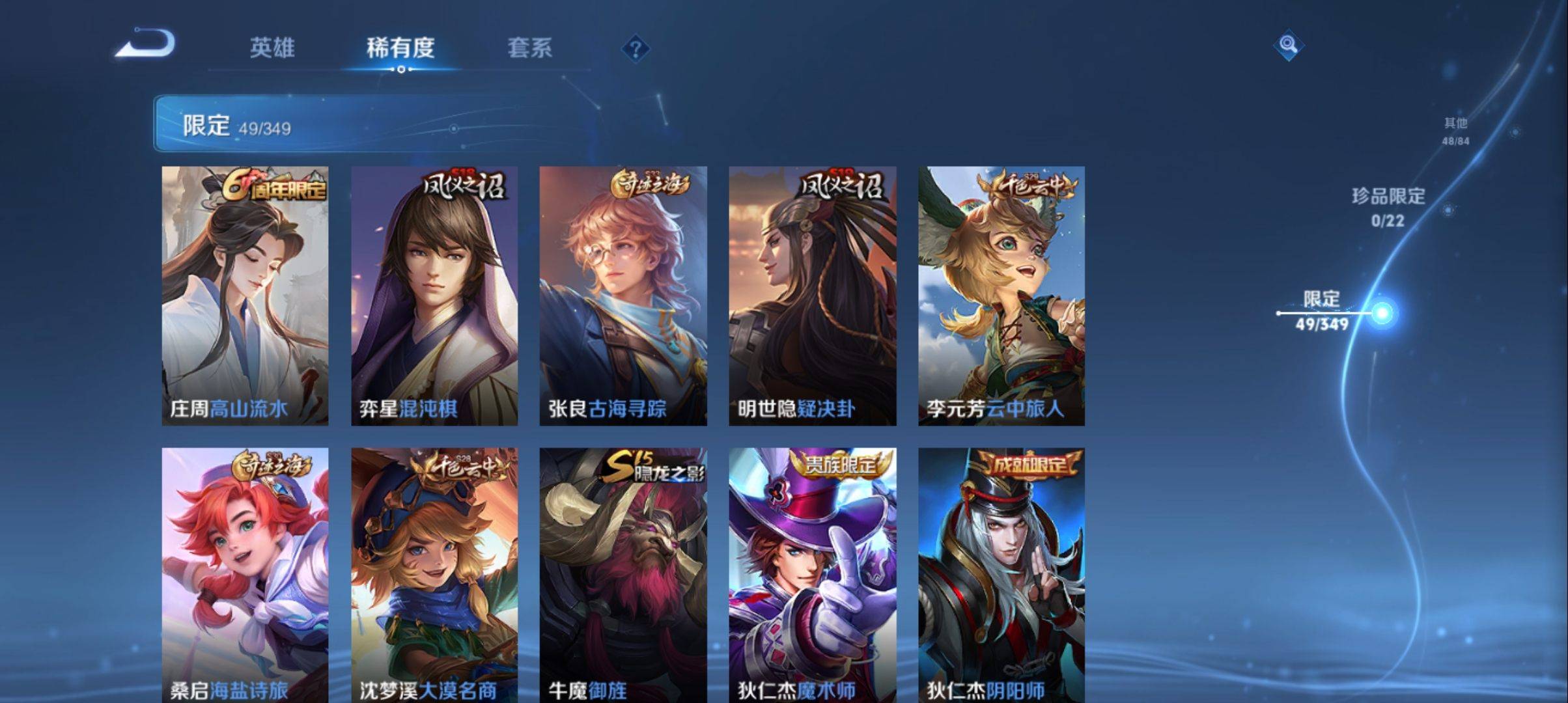Switch to the 英雄 tab
The height and width of the screenshot is (703, 1568).
(x=272, y=48)
